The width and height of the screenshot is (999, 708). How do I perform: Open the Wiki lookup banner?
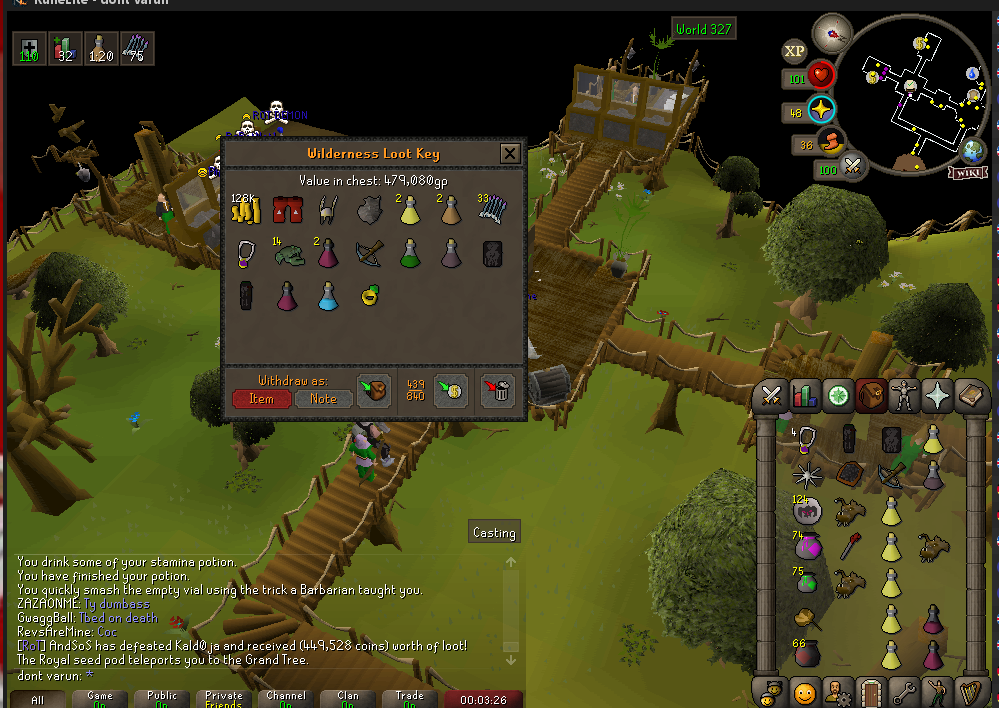point(967,172)
